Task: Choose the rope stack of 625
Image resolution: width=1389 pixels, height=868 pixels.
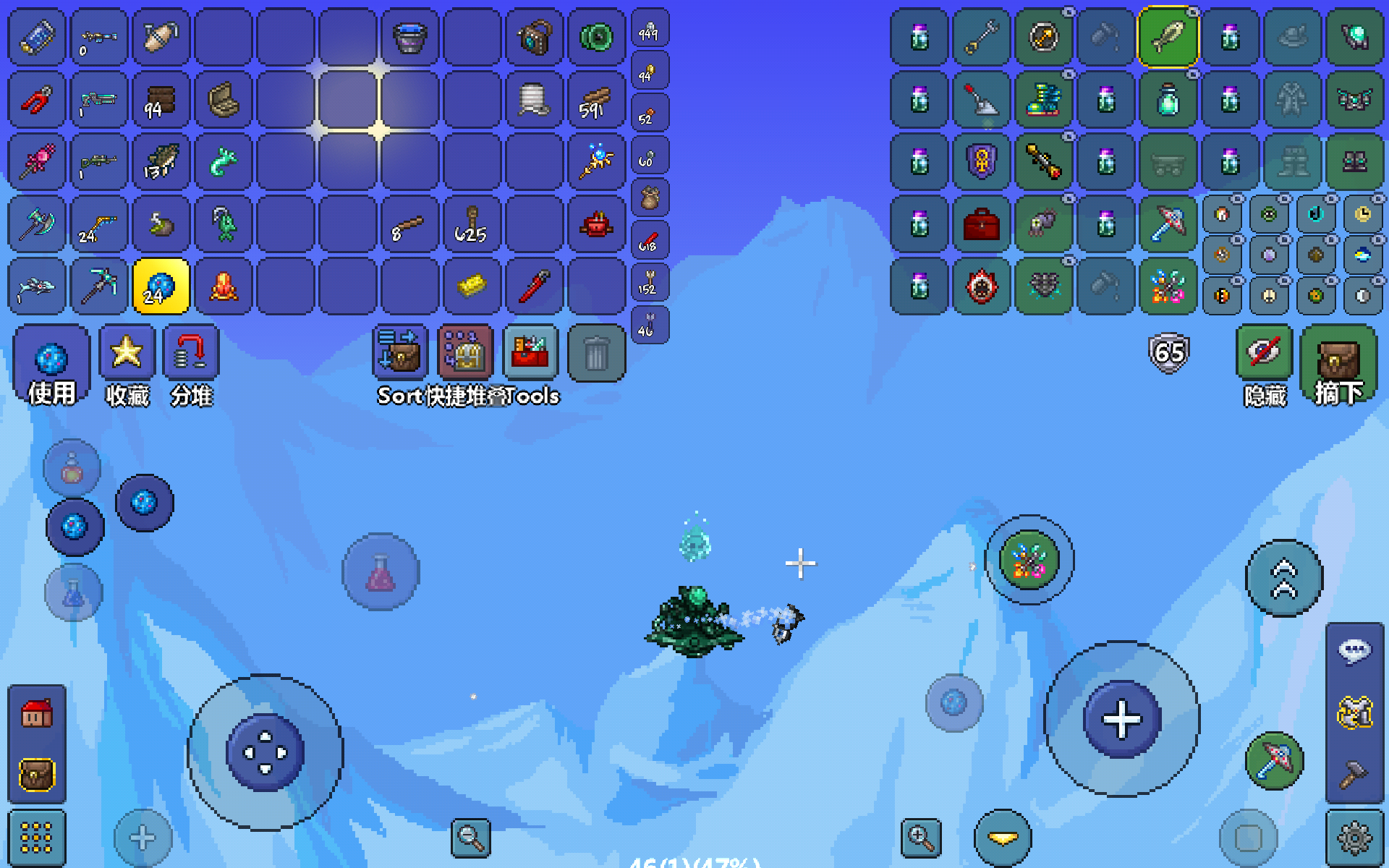Action: point(472,224)
